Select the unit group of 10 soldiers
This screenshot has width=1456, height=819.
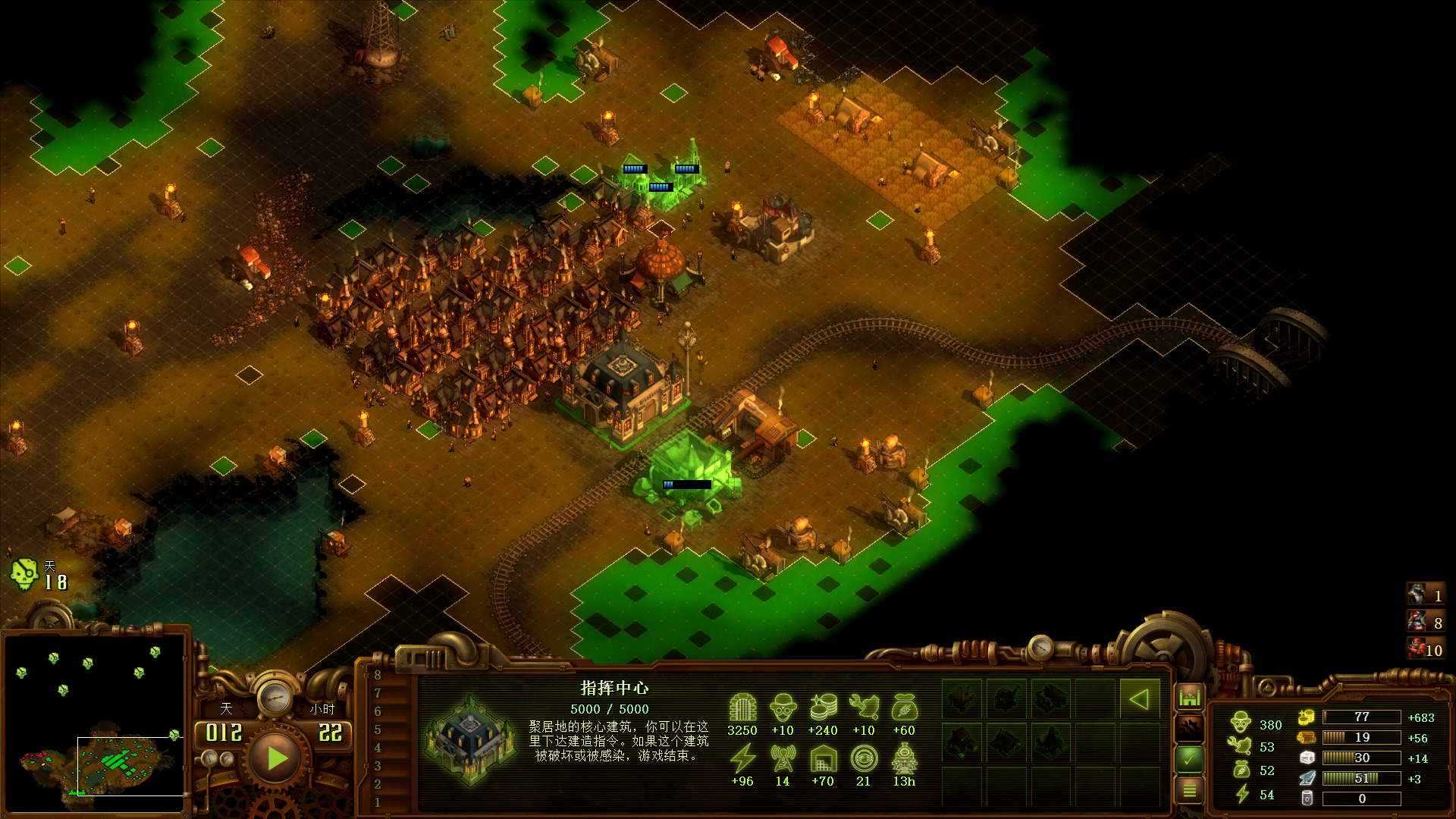(x=1425, y=649)
